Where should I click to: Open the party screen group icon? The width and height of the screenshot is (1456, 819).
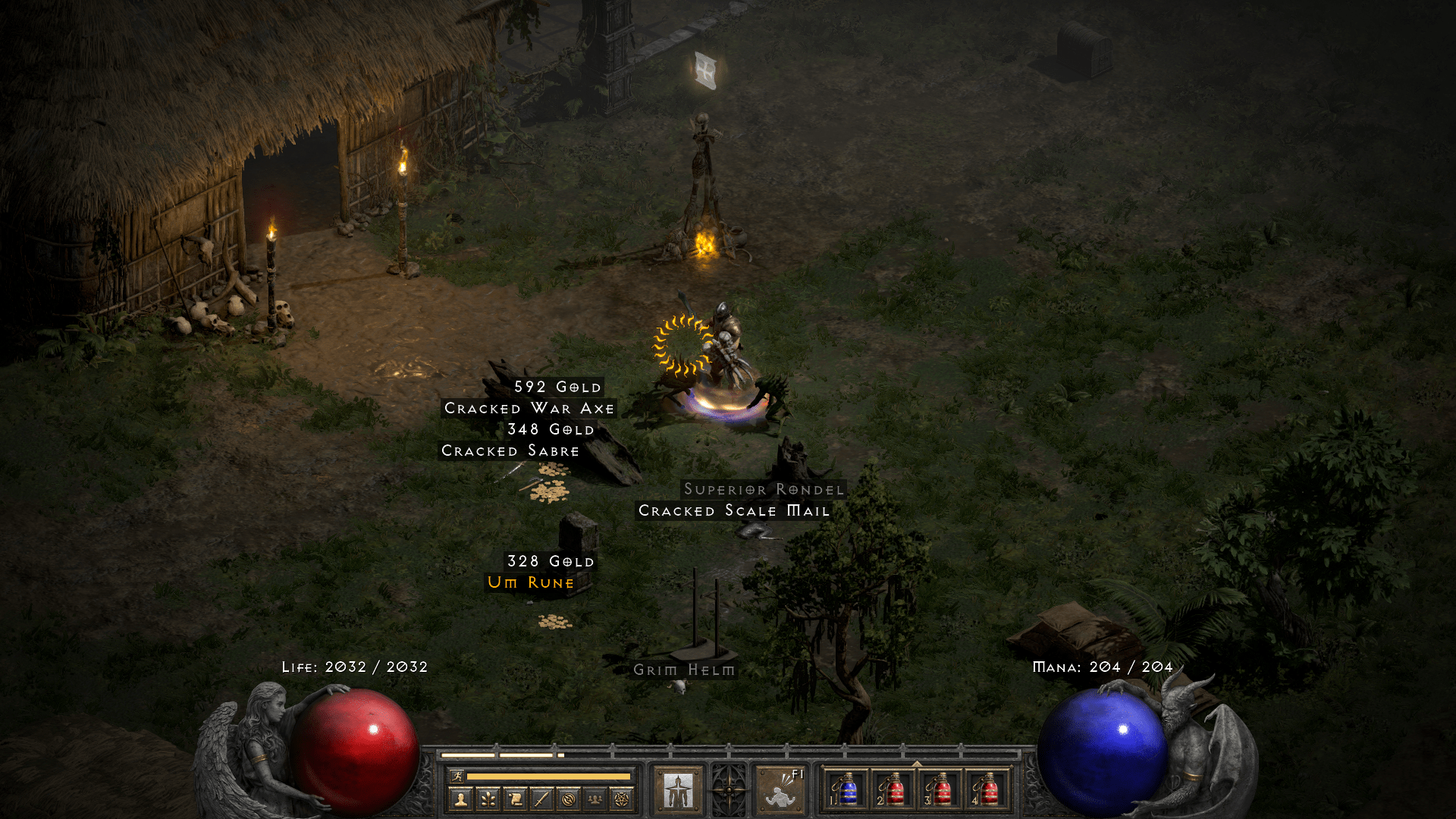pos(593,798)
